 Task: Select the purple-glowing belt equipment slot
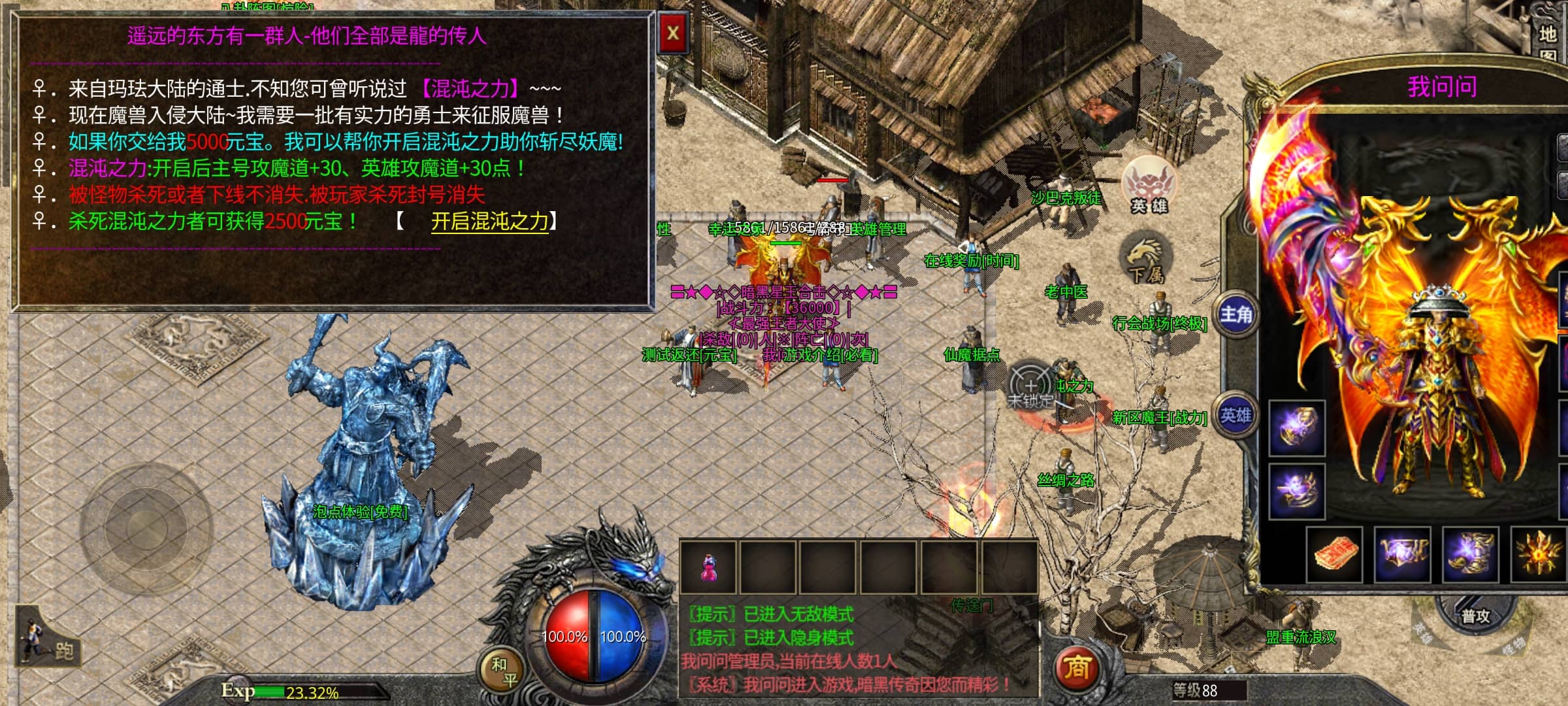click(1403, 555)
